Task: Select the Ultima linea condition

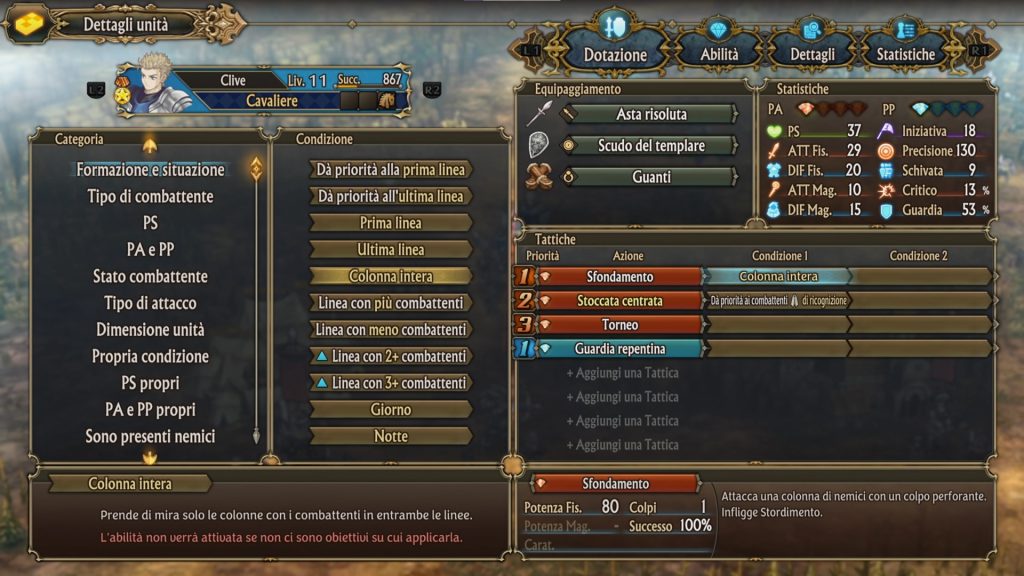Action: (x=391, y=249)
